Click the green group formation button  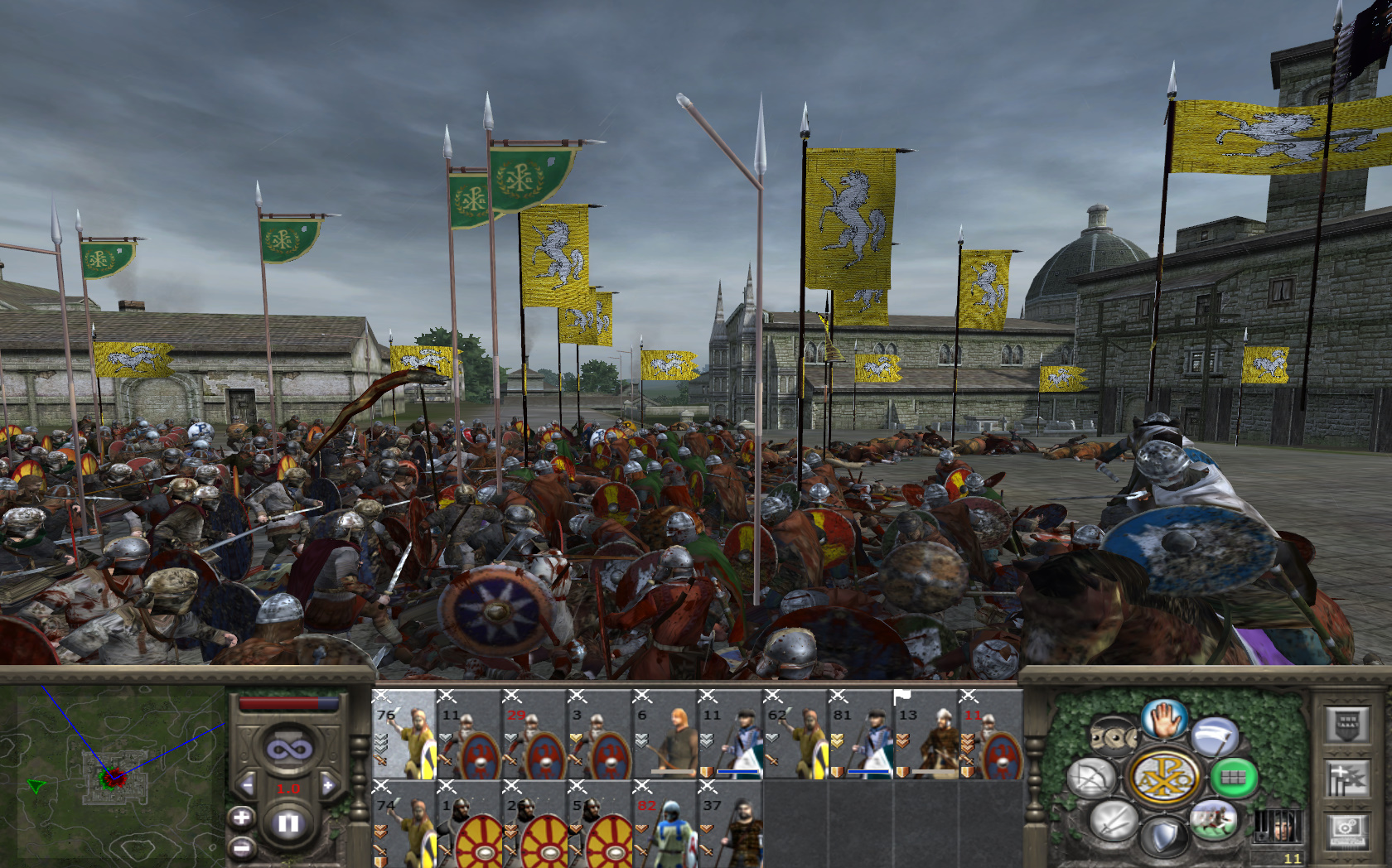tap(1233, 778)
